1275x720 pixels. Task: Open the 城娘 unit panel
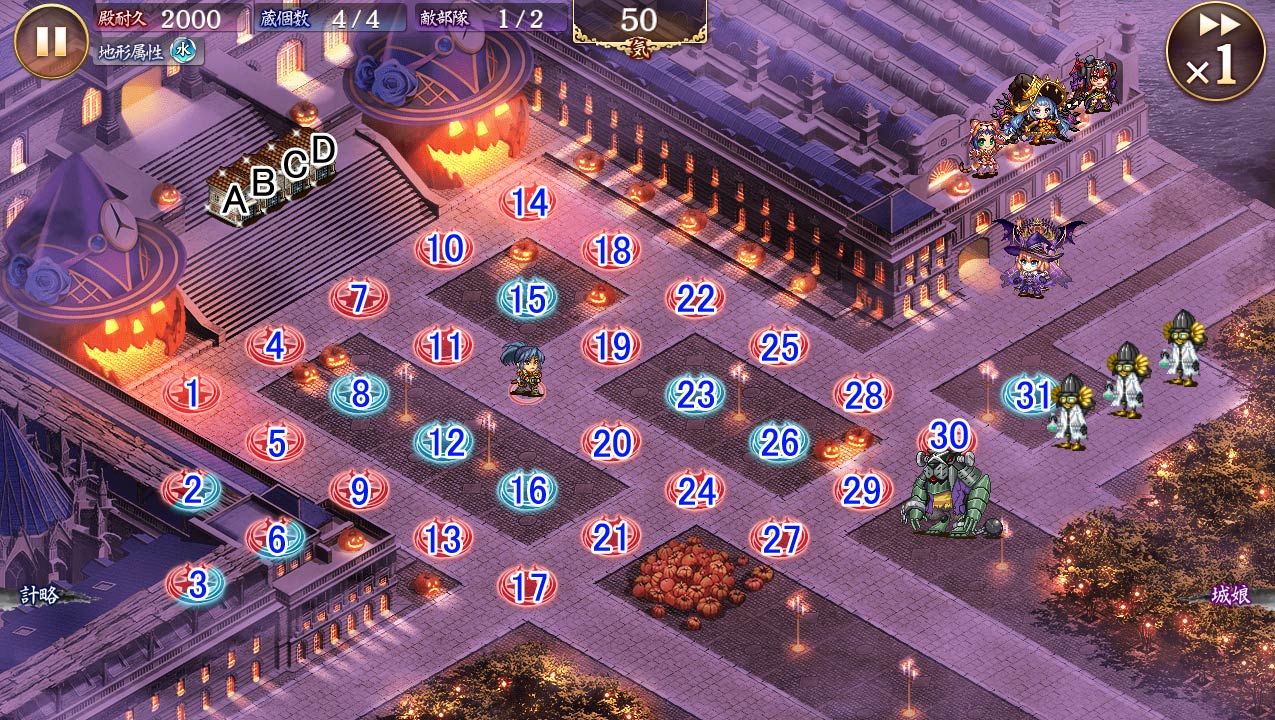1230,596
